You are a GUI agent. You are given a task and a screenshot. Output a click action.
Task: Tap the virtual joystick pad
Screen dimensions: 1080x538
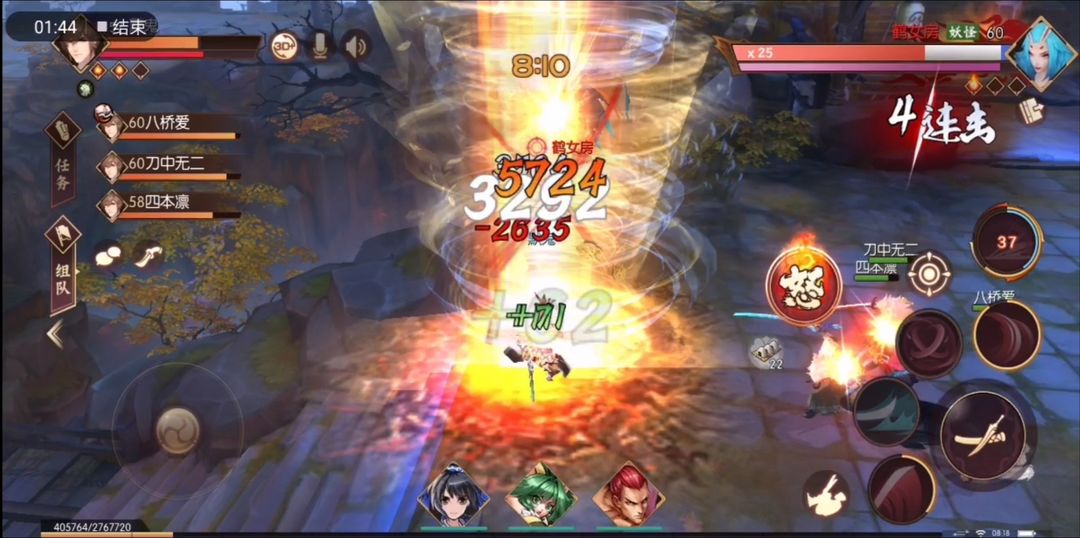pyautogui.click(x=176, y=431)
